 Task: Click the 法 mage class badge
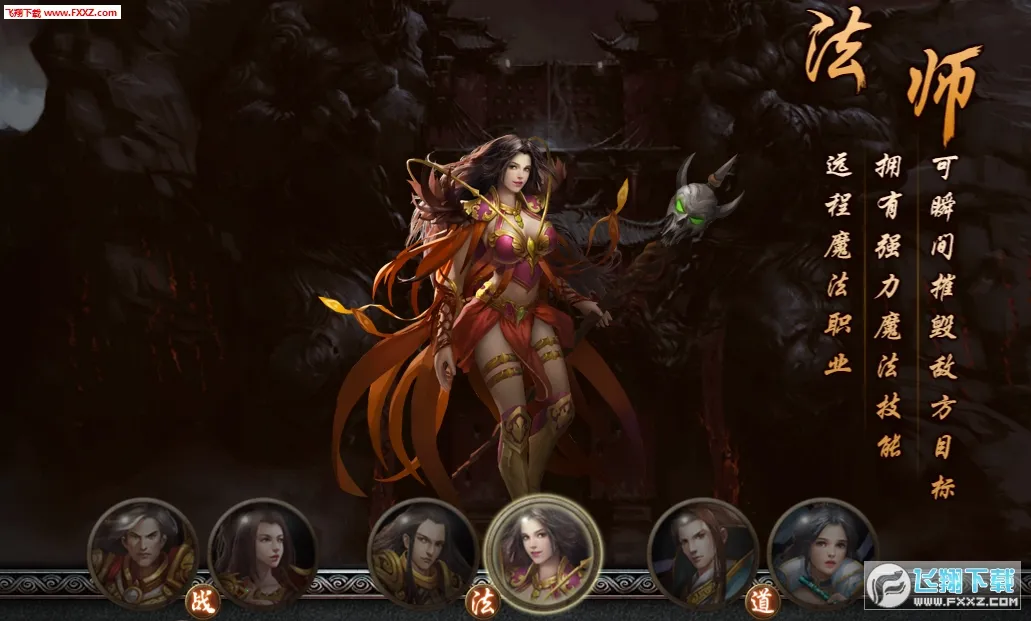point(481,602)
